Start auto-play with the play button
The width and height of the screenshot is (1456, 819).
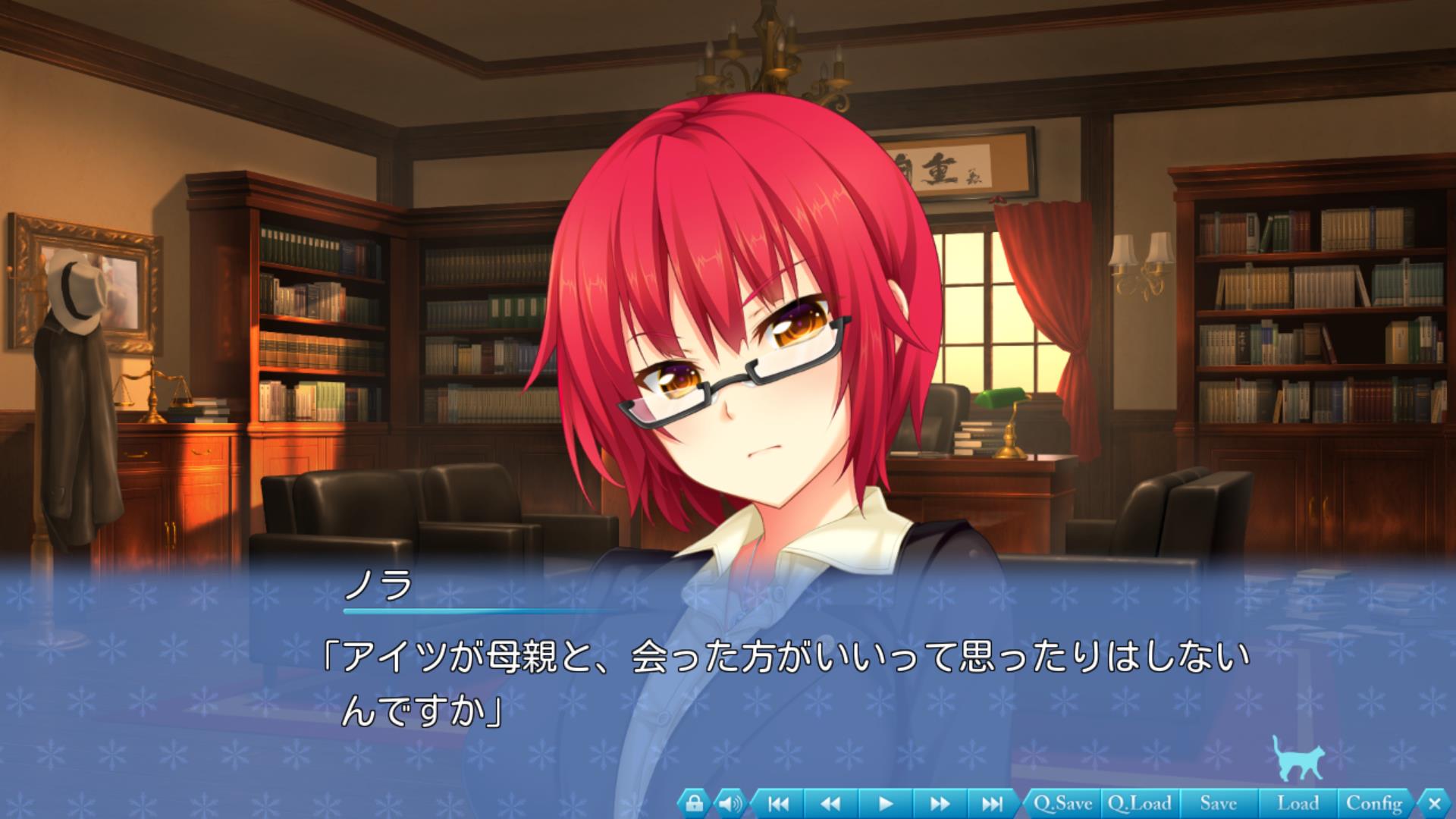(x=885, y=803)
